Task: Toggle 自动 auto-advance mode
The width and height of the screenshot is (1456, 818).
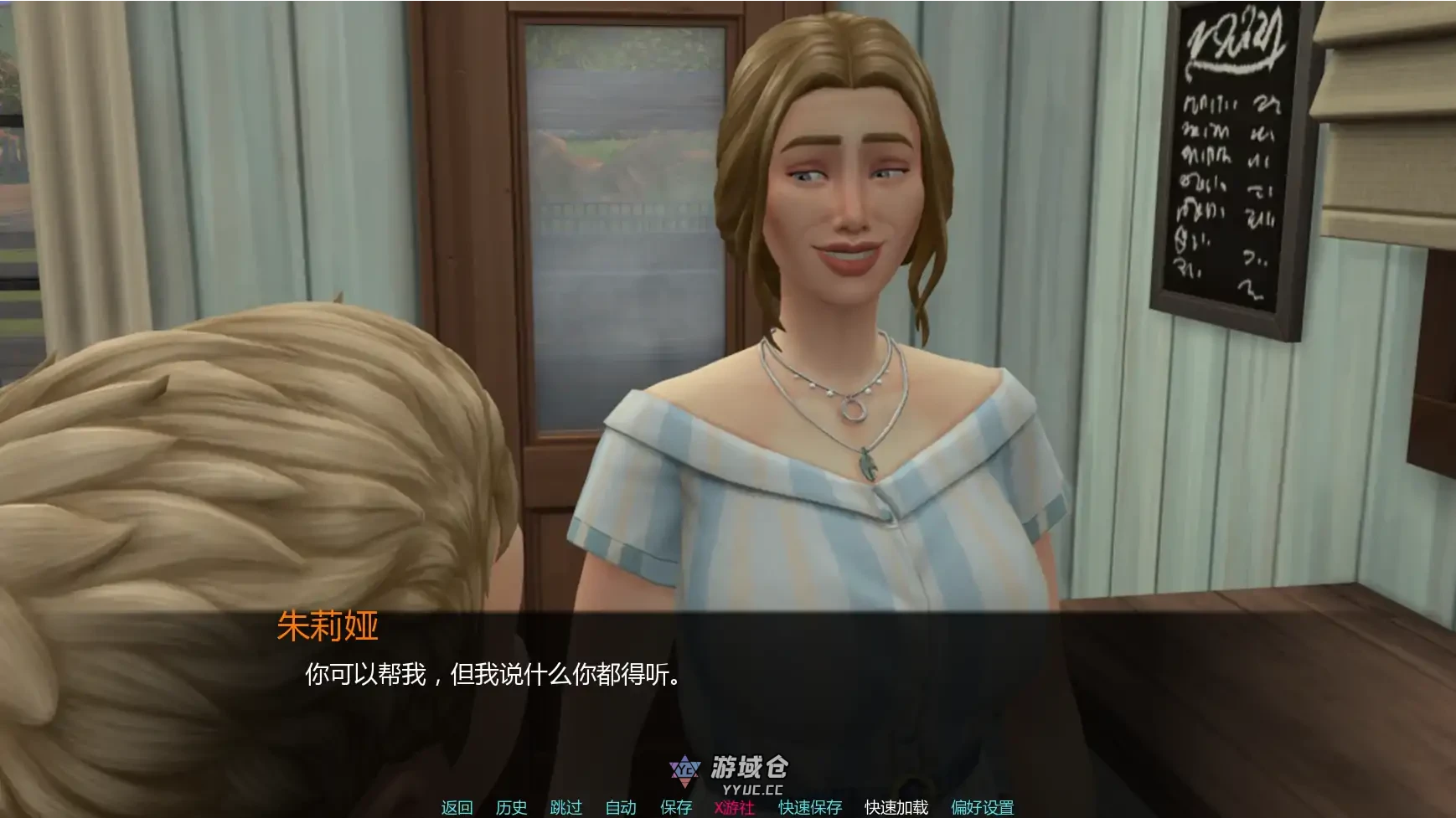Action: 621,807
